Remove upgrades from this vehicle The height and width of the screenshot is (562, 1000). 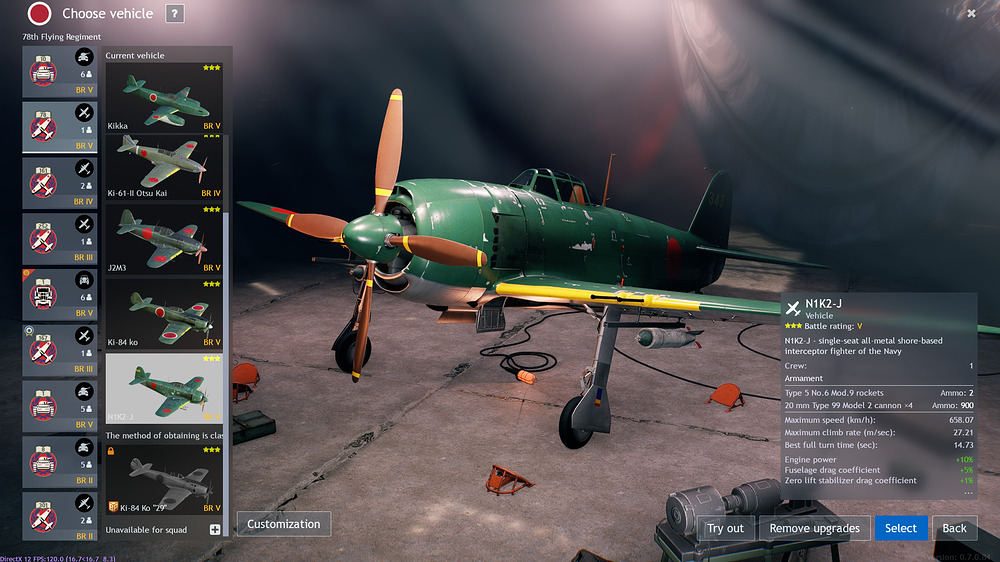[x=813, y=528]
